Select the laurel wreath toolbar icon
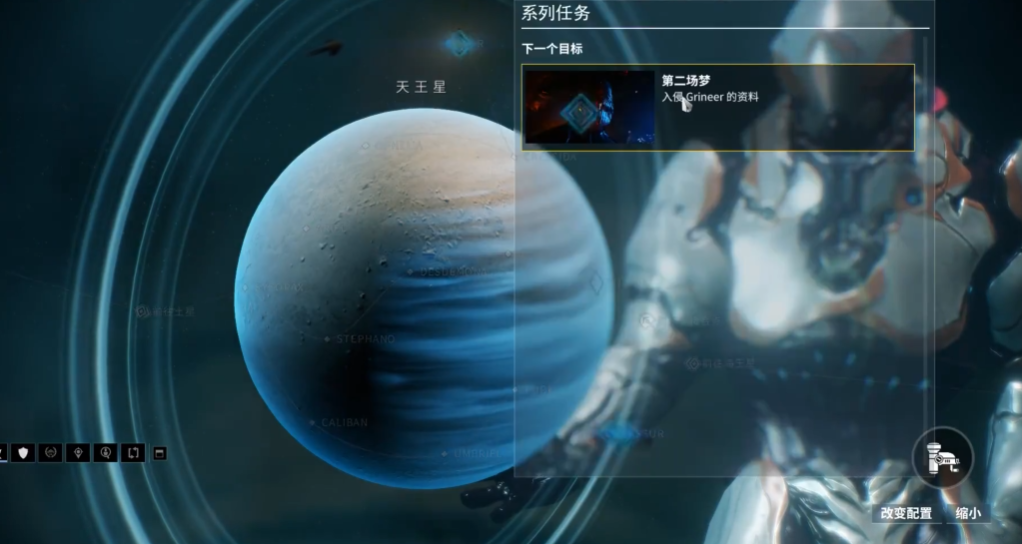 click(51, 453)
